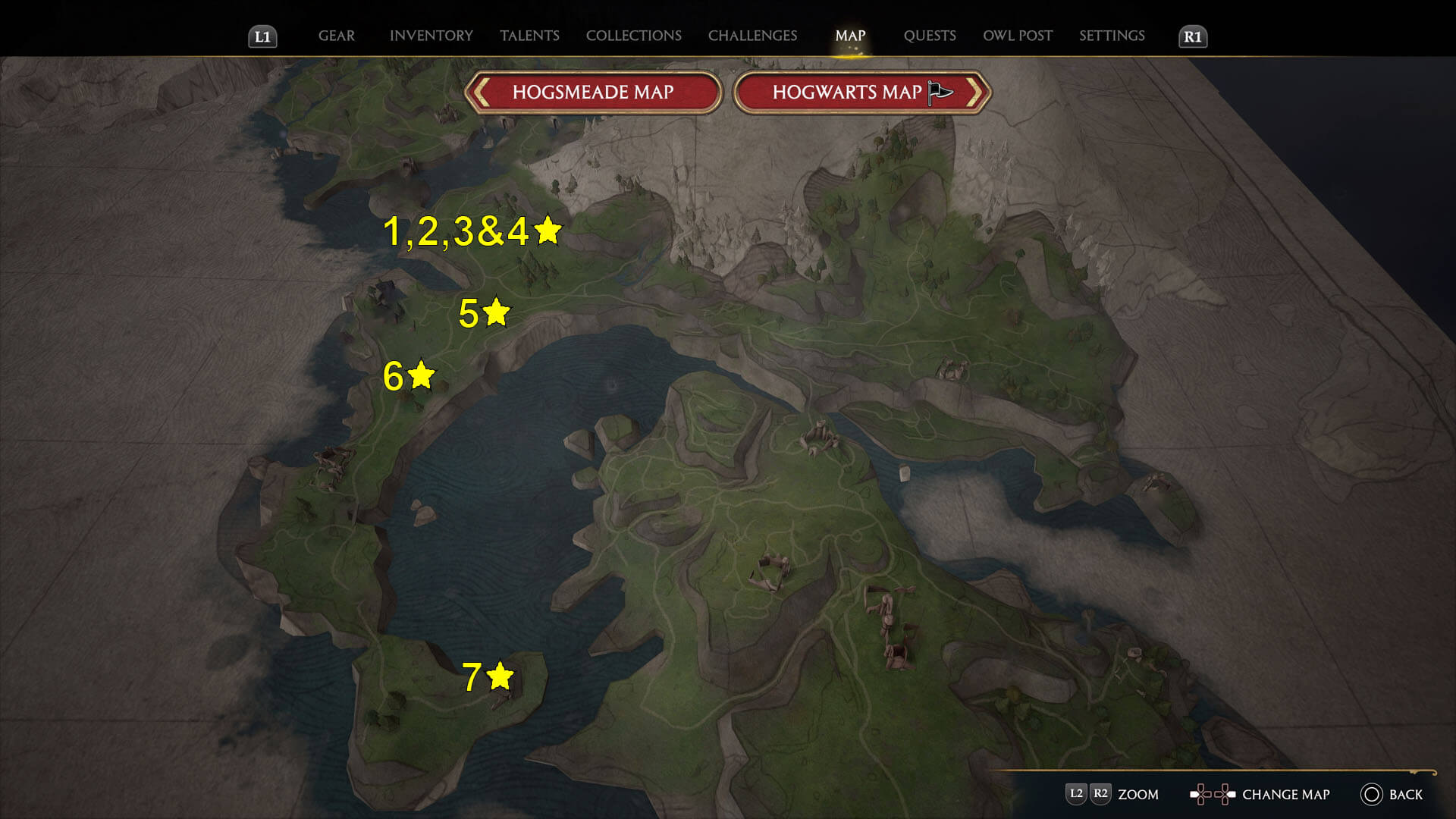The height and width of the screenshot is (819, 1456).
Task: Click the L2 zoom icon
Action: coord(1076,794)
